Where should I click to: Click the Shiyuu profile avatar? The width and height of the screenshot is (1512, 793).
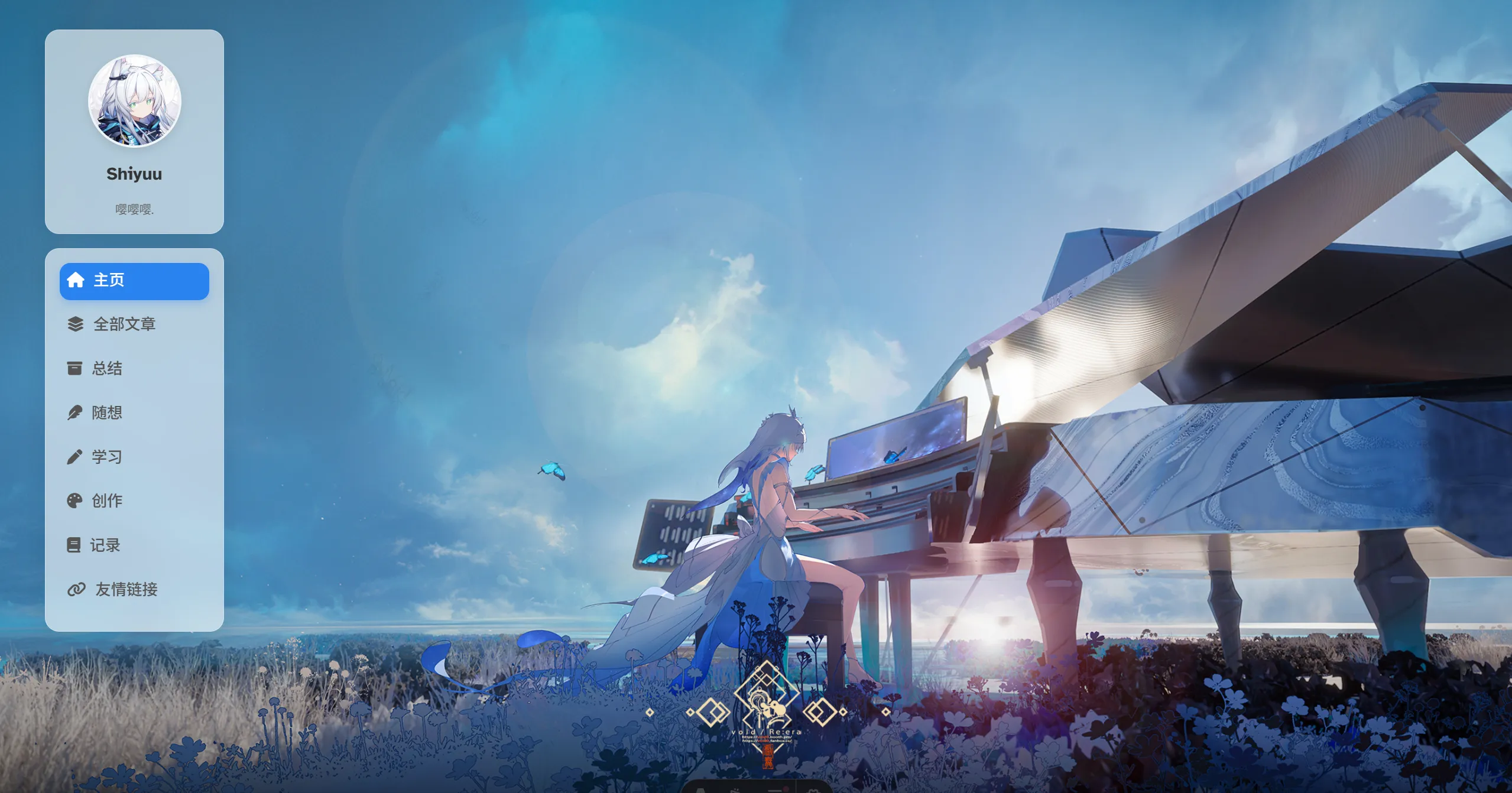click(134, 101)
